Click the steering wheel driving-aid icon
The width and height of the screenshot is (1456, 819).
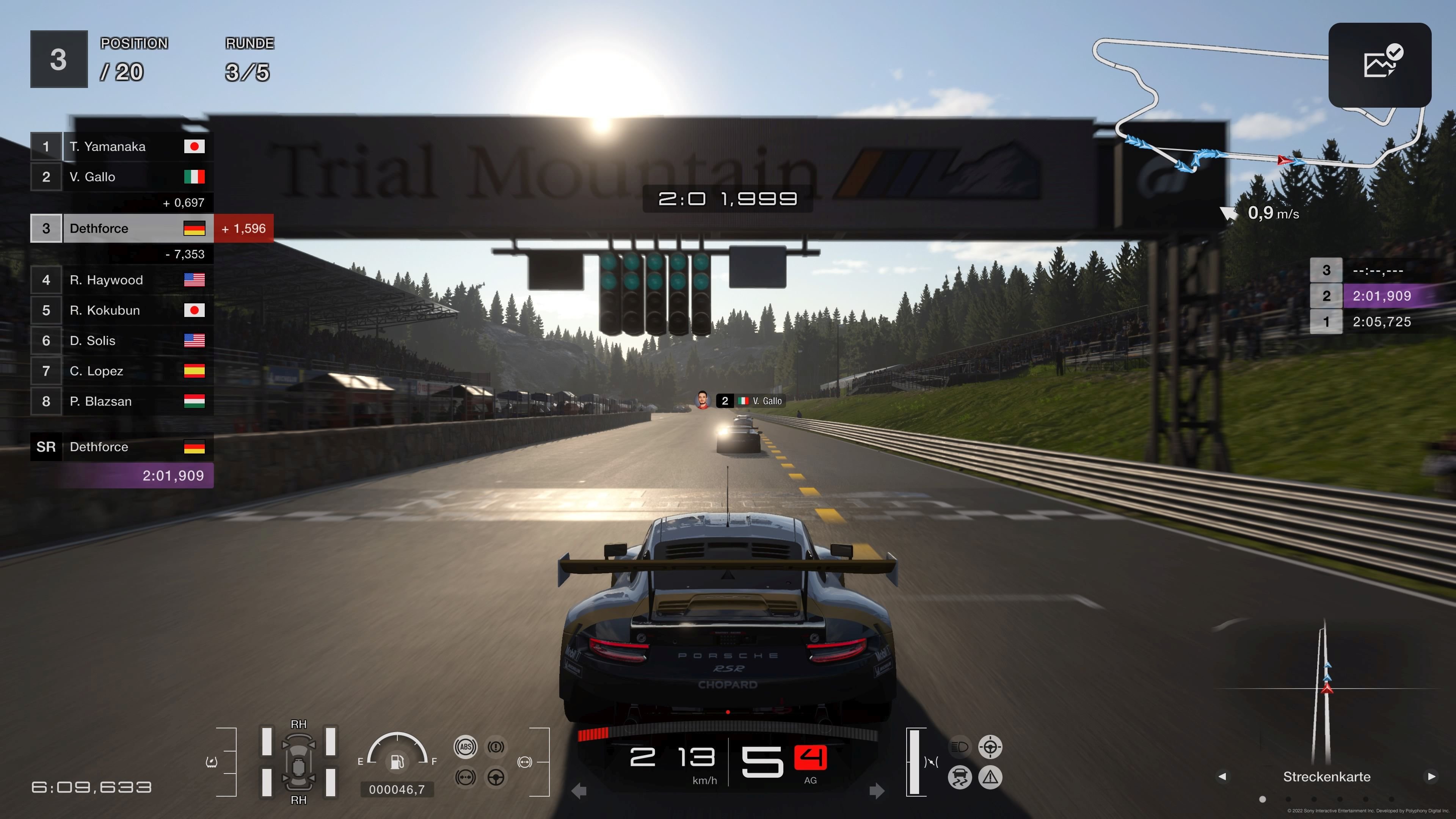click(x=496, y=778)
